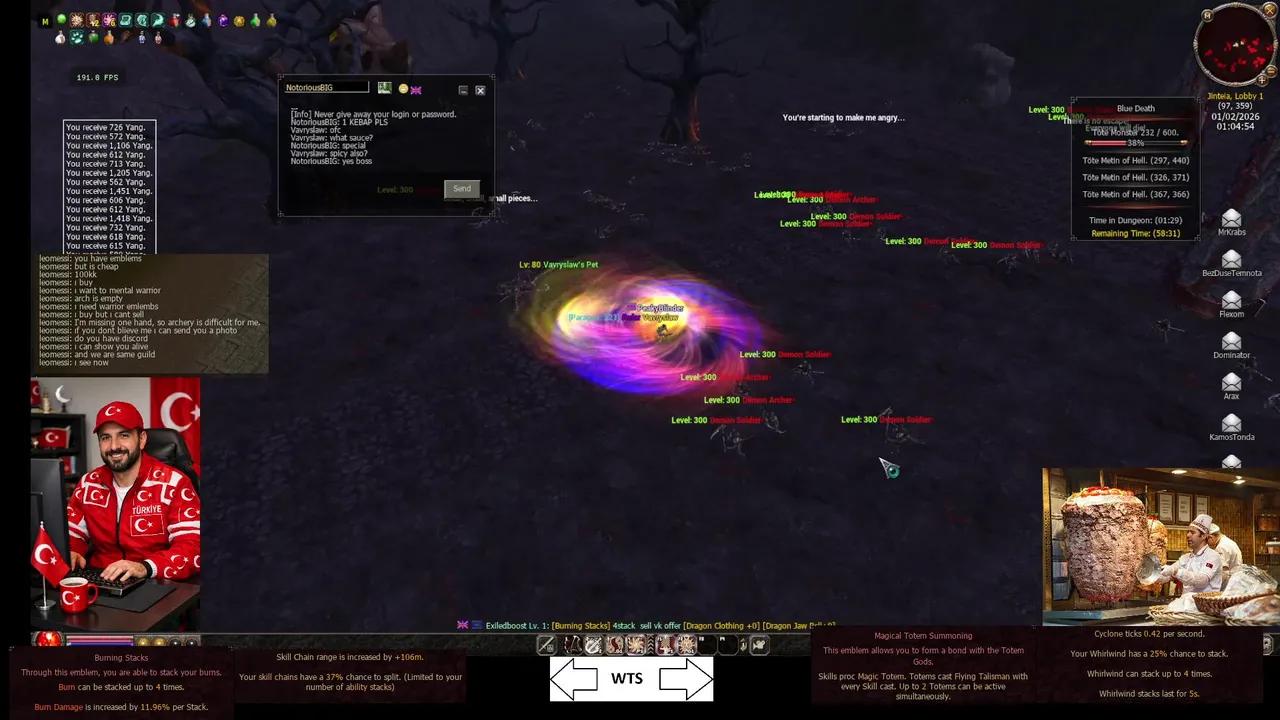Toggle block via the purple icon in the chat header
The height and width of the screenshot is (720, 1280).
tap(416, 89)
